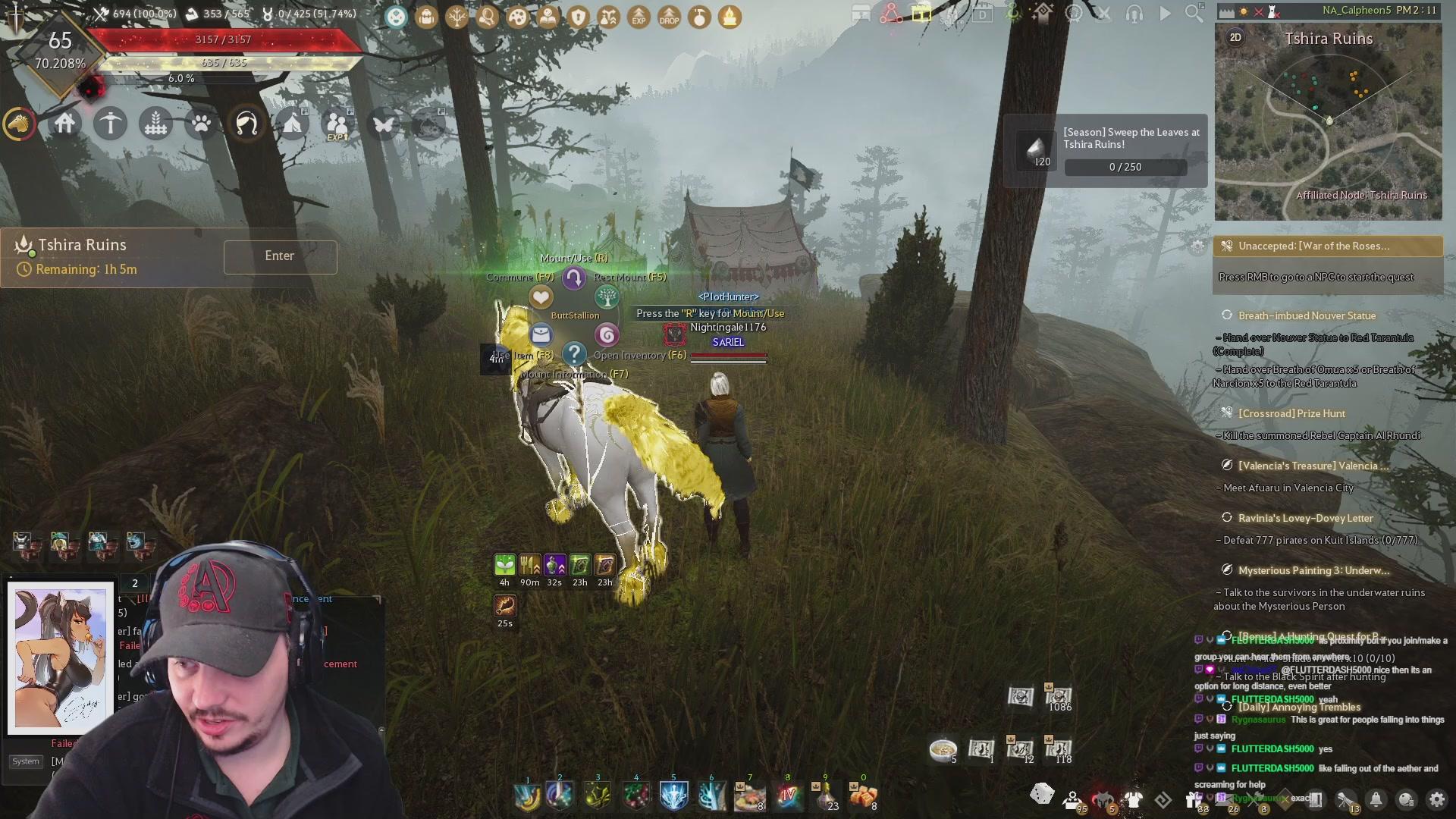Open the horse mount icon
1456x819 pixels.
tap(20, 123)
